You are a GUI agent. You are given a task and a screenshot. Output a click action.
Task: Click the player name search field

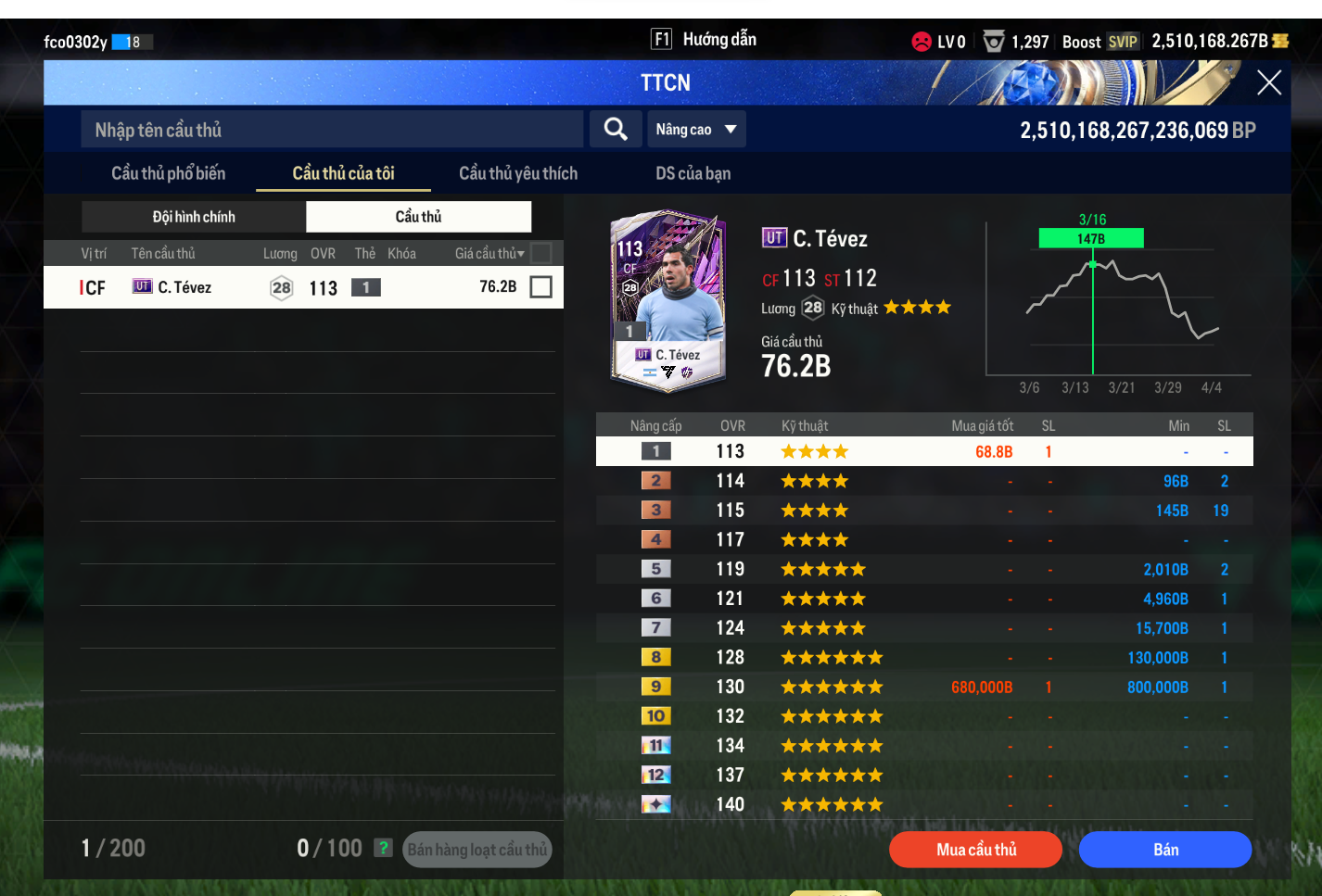click(332, 130)
